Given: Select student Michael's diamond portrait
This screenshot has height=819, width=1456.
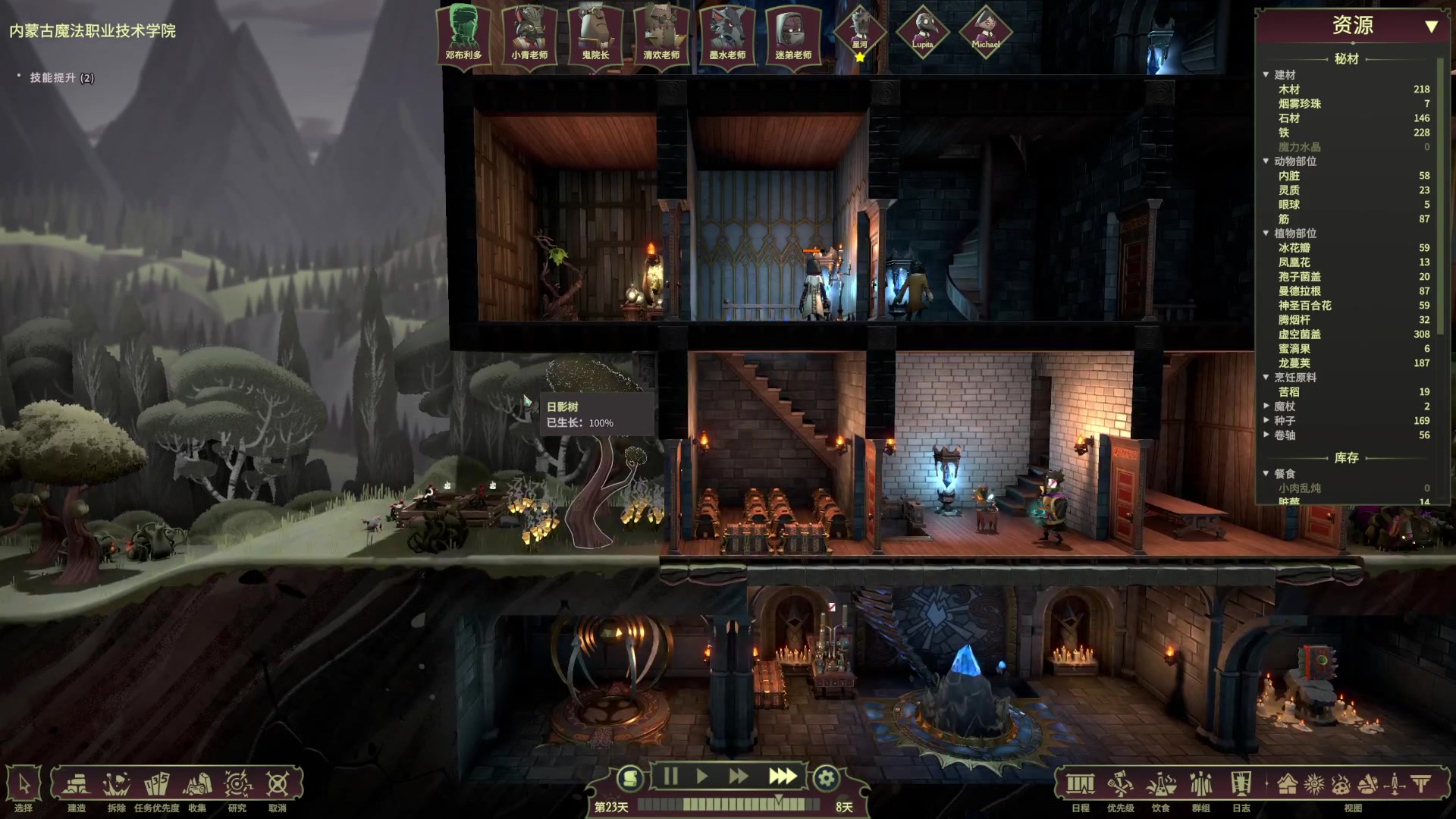Looking at the screenshot, I should pos(985,33).
